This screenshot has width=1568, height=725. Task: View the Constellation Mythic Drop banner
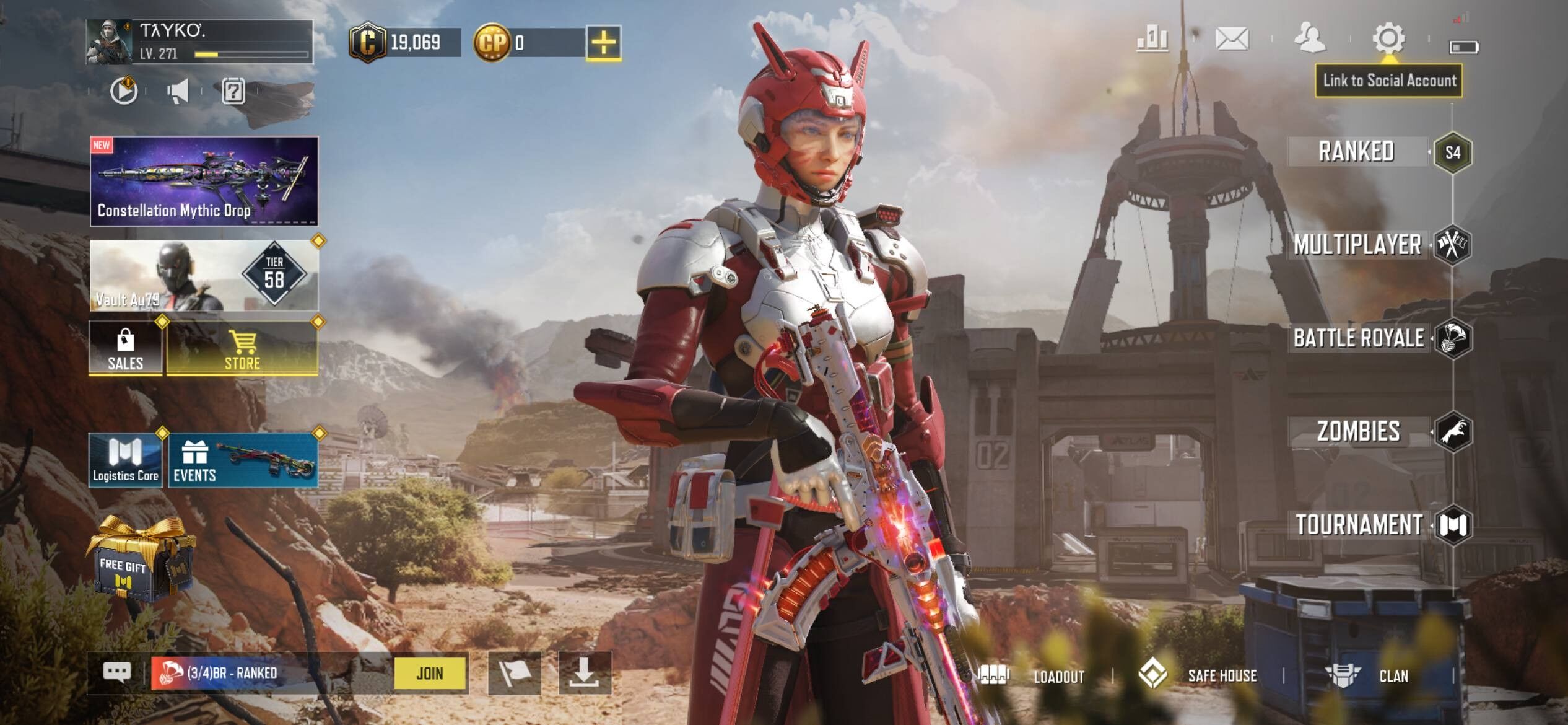coord(204,181)
